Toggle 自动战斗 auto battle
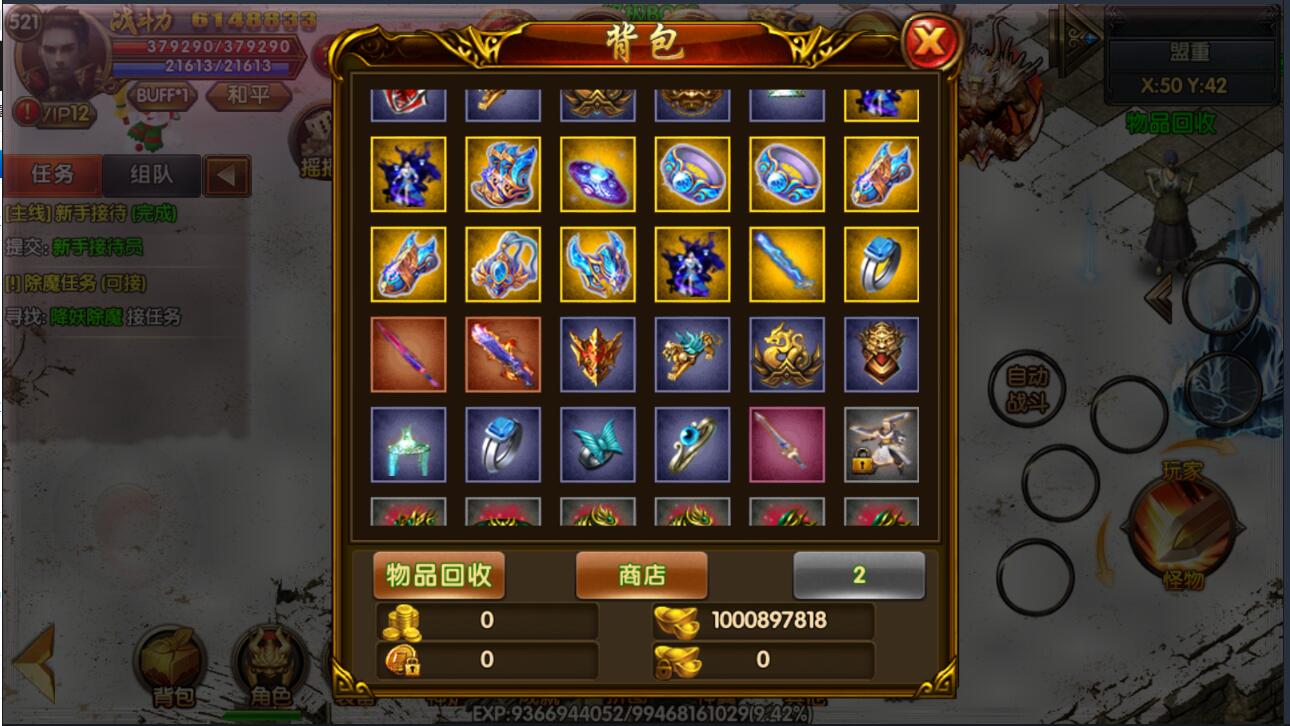The width and height of the screenshot is (1290, 726). pos(1026,389)
